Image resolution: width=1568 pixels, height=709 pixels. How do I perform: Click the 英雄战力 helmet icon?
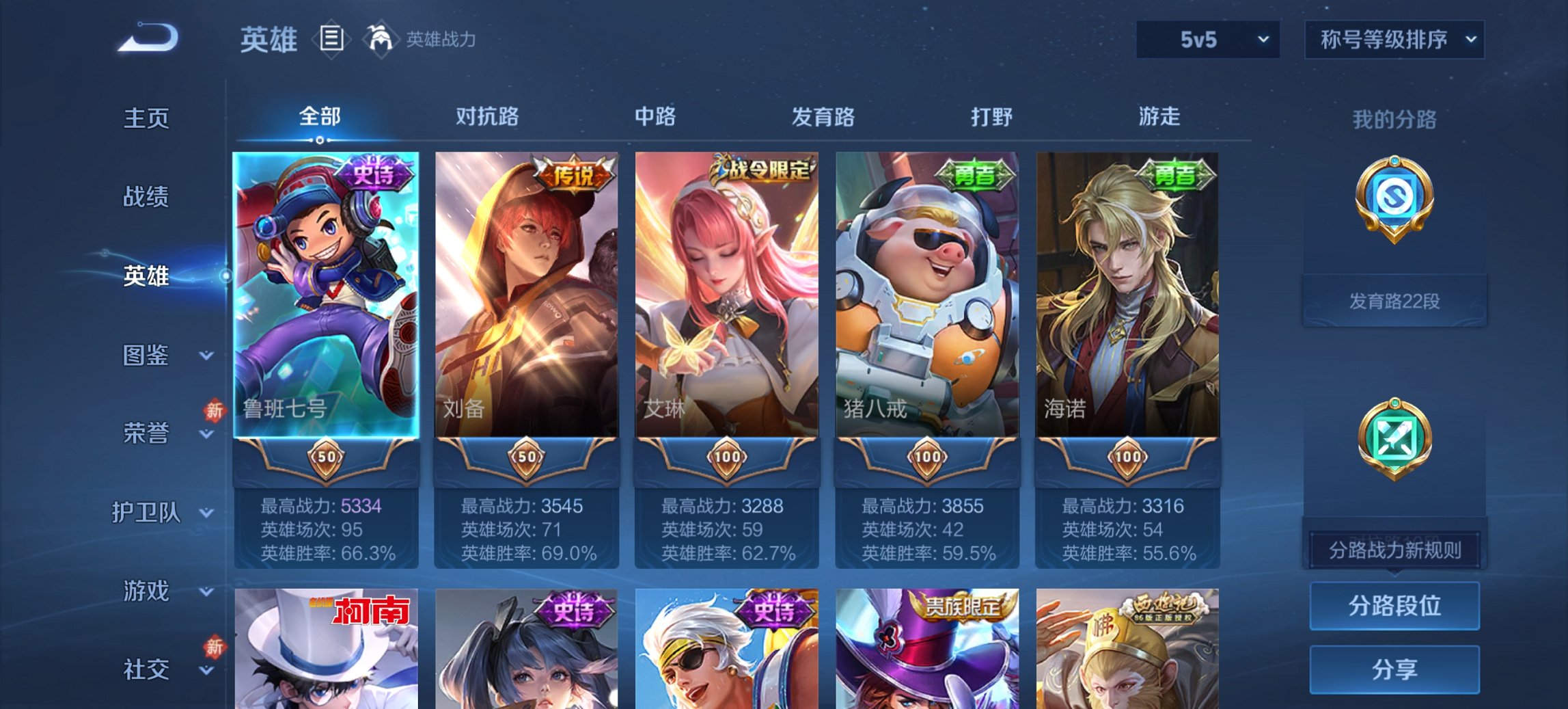381,40
